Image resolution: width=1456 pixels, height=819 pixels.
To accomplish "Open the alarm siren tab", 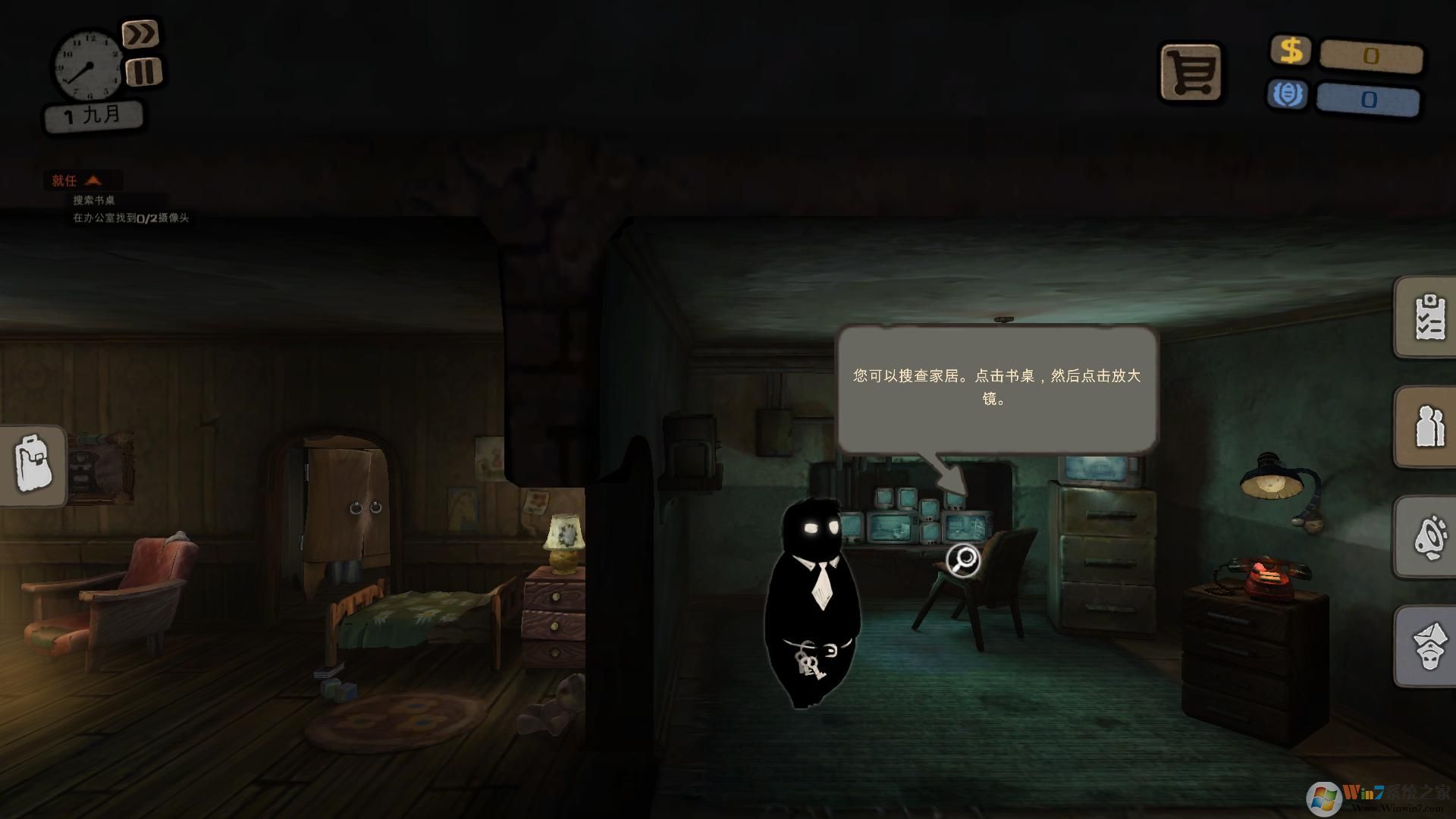I will pos(1429,537).
